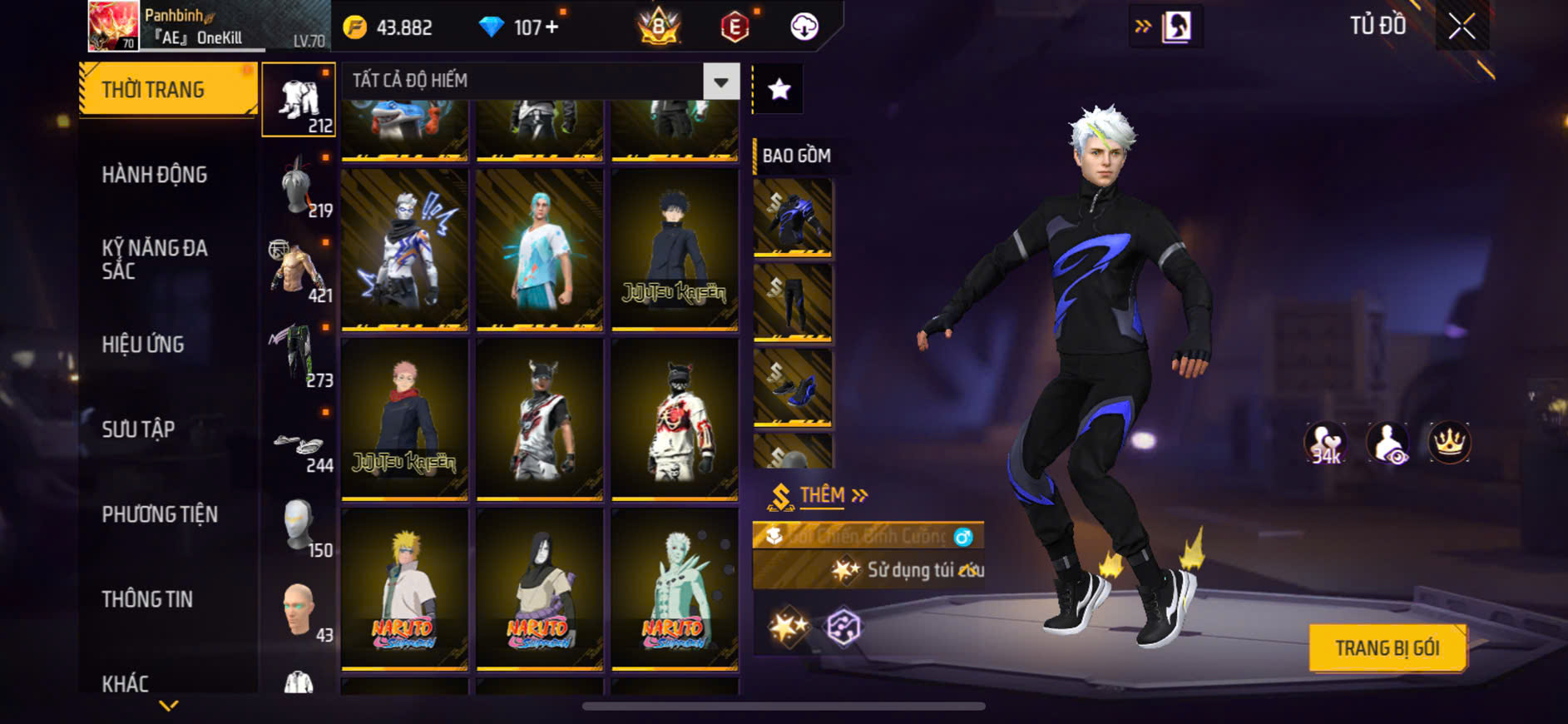
Task: Close the wardrobe with the X button
Action: tap(1462, 27)
